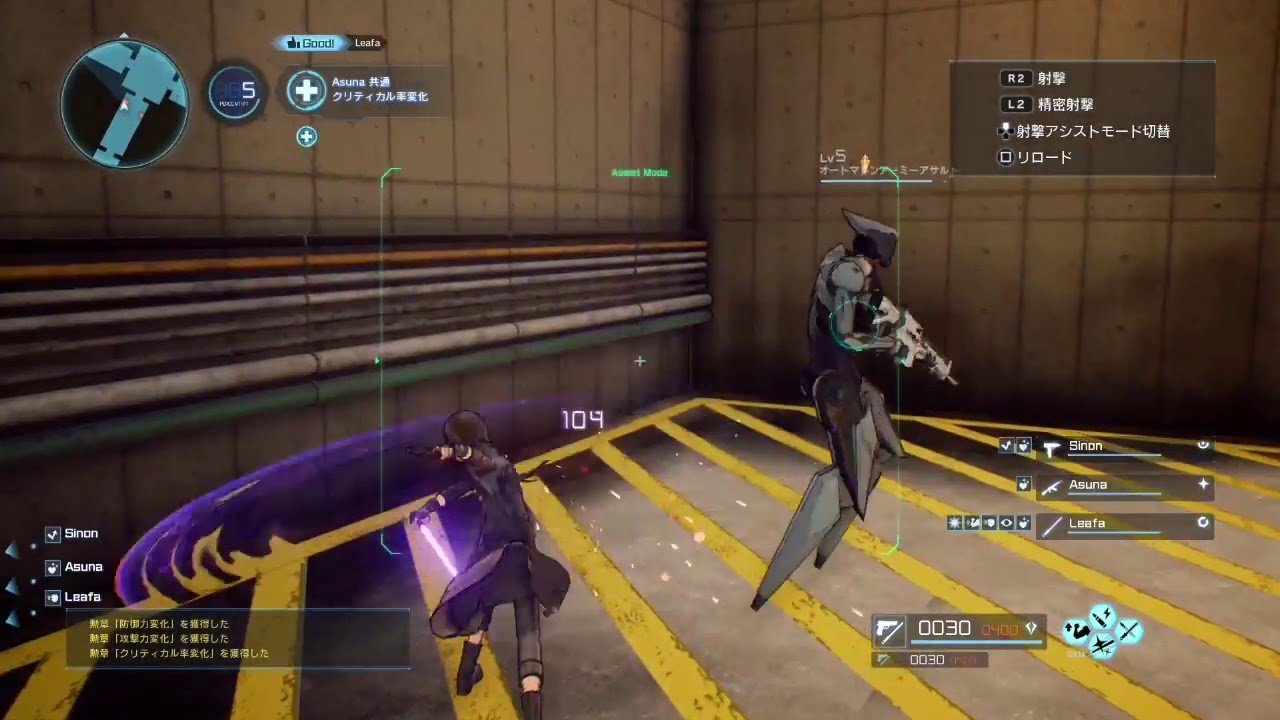Click the bullet with lightning bolt skill
1280x720 pixels.
[x=1102, y=616]
